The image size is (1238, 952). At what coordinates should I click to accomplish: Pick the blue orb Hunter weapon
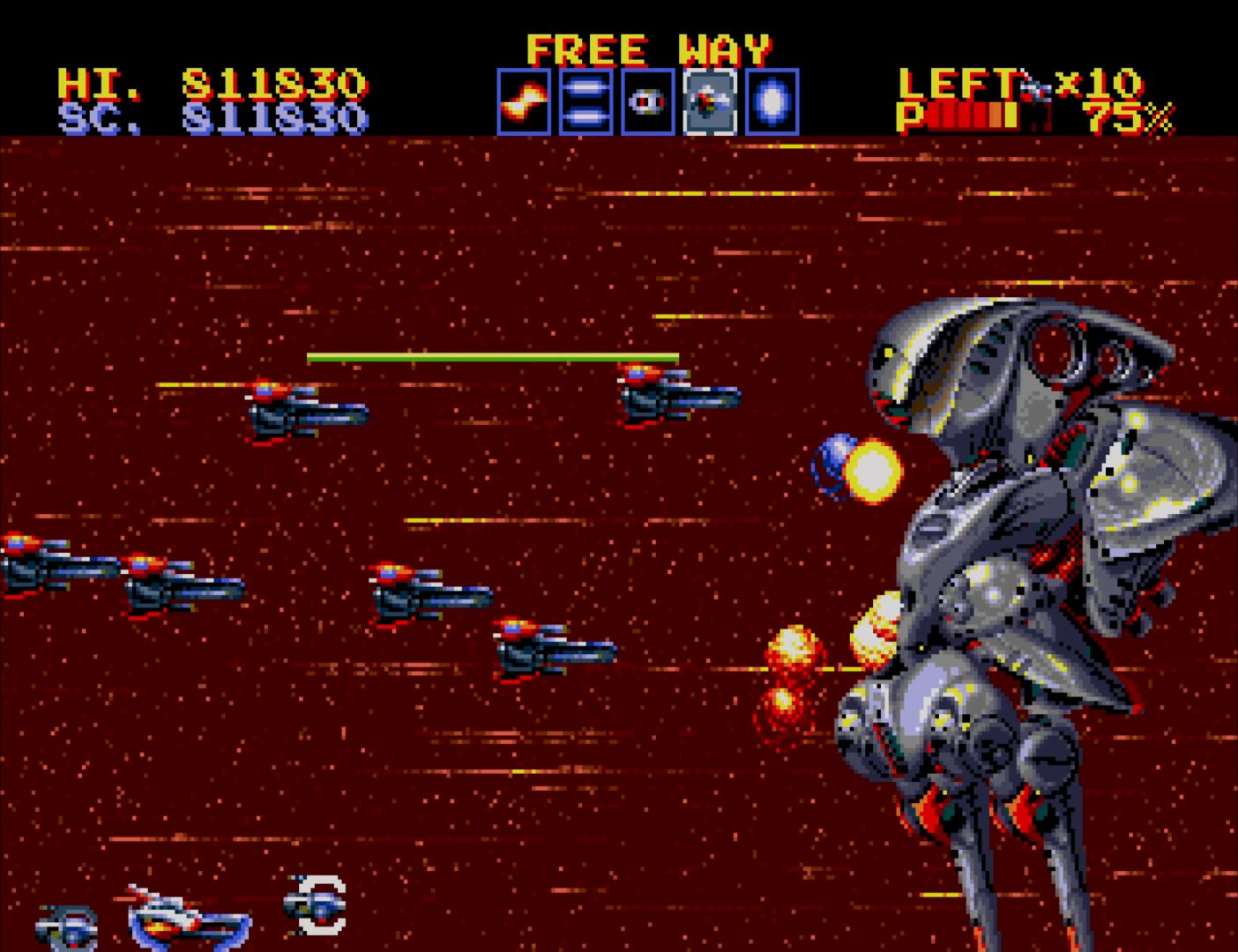(x=772, y=102)
